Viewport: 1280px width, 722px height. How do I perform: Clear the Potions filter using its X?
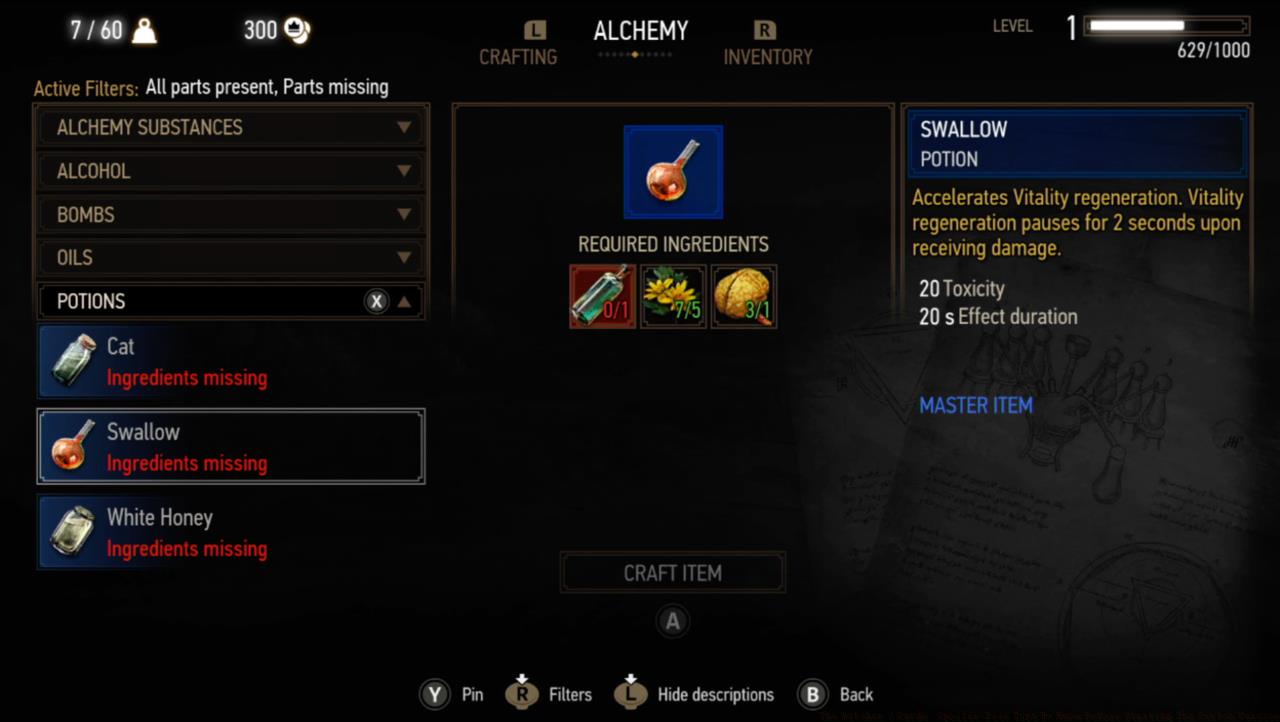pos(377,301)
